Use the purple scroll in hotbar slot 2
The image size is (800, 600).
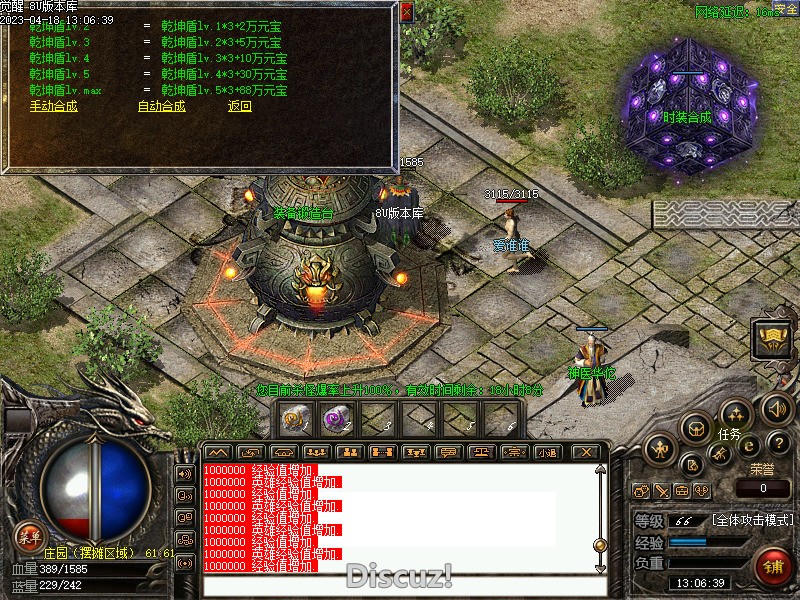pos(336,420)
